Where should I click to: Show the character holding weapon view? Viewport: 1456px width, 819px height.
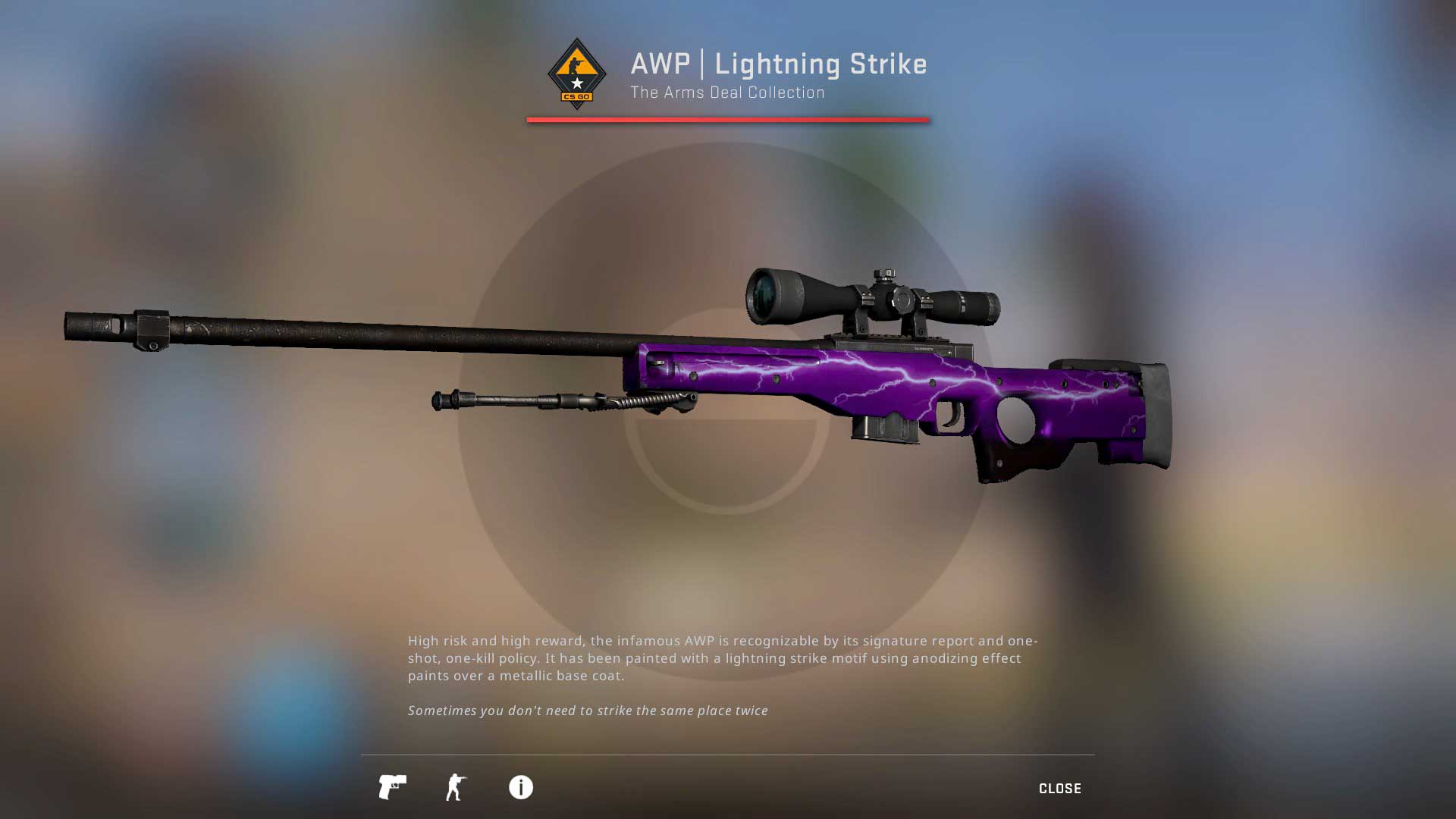tap(456, 787)
